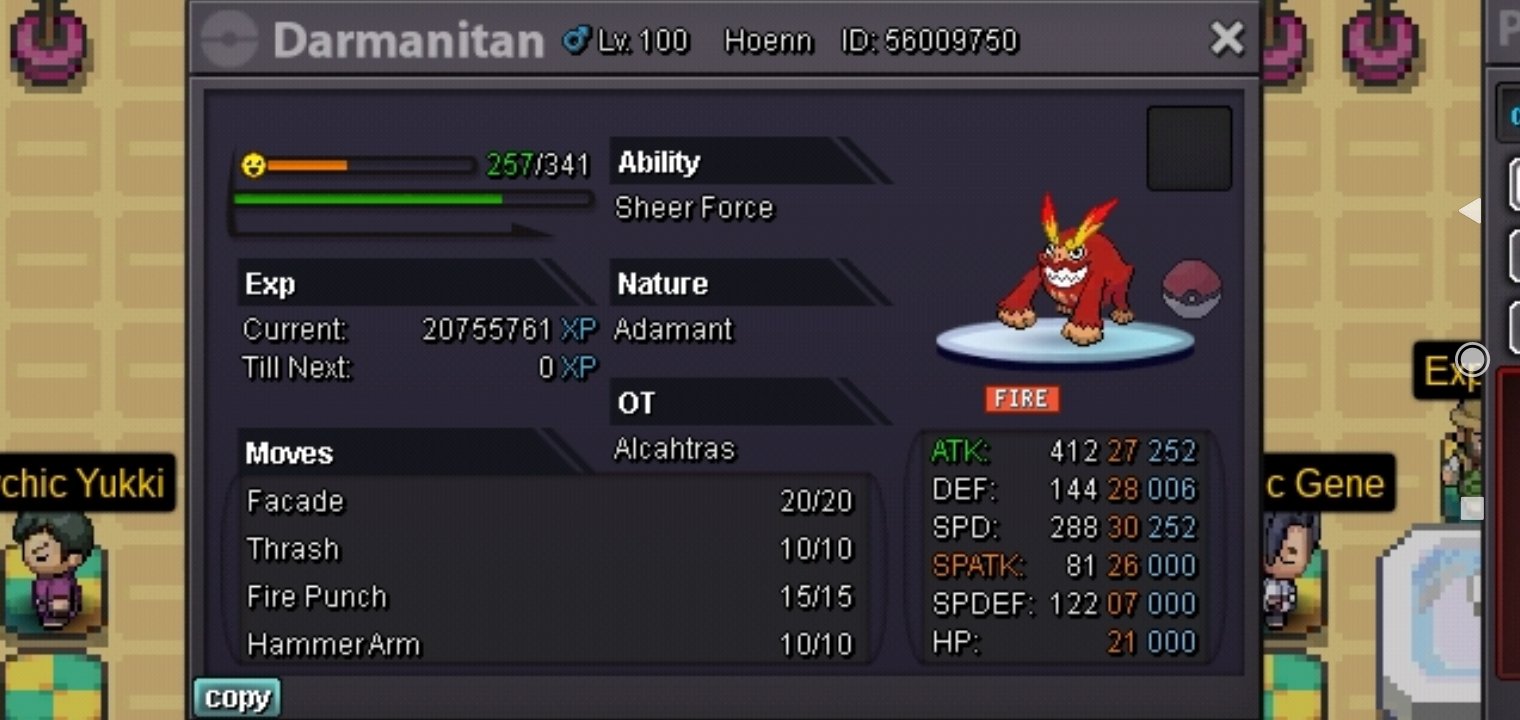Select the Facade move row
Viewport: 1520px width, 720px height.
click(549, 501)
